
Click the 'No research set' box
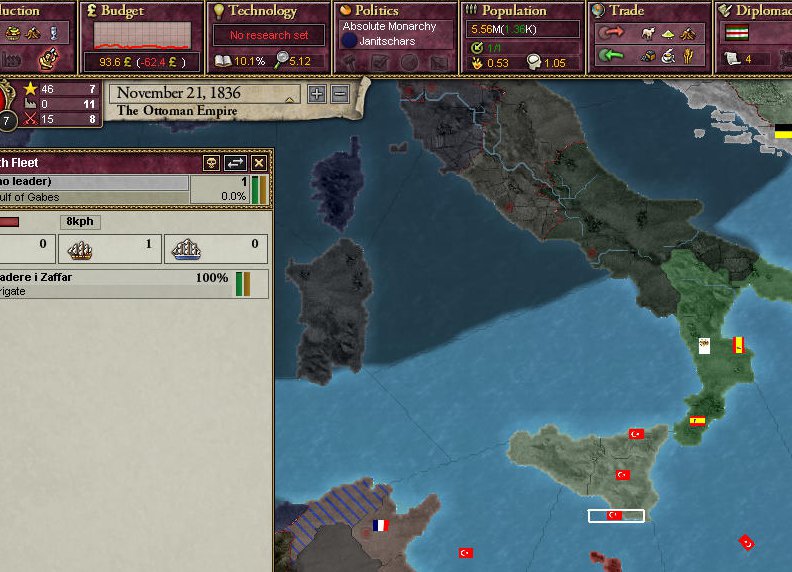tap(261, 36)
